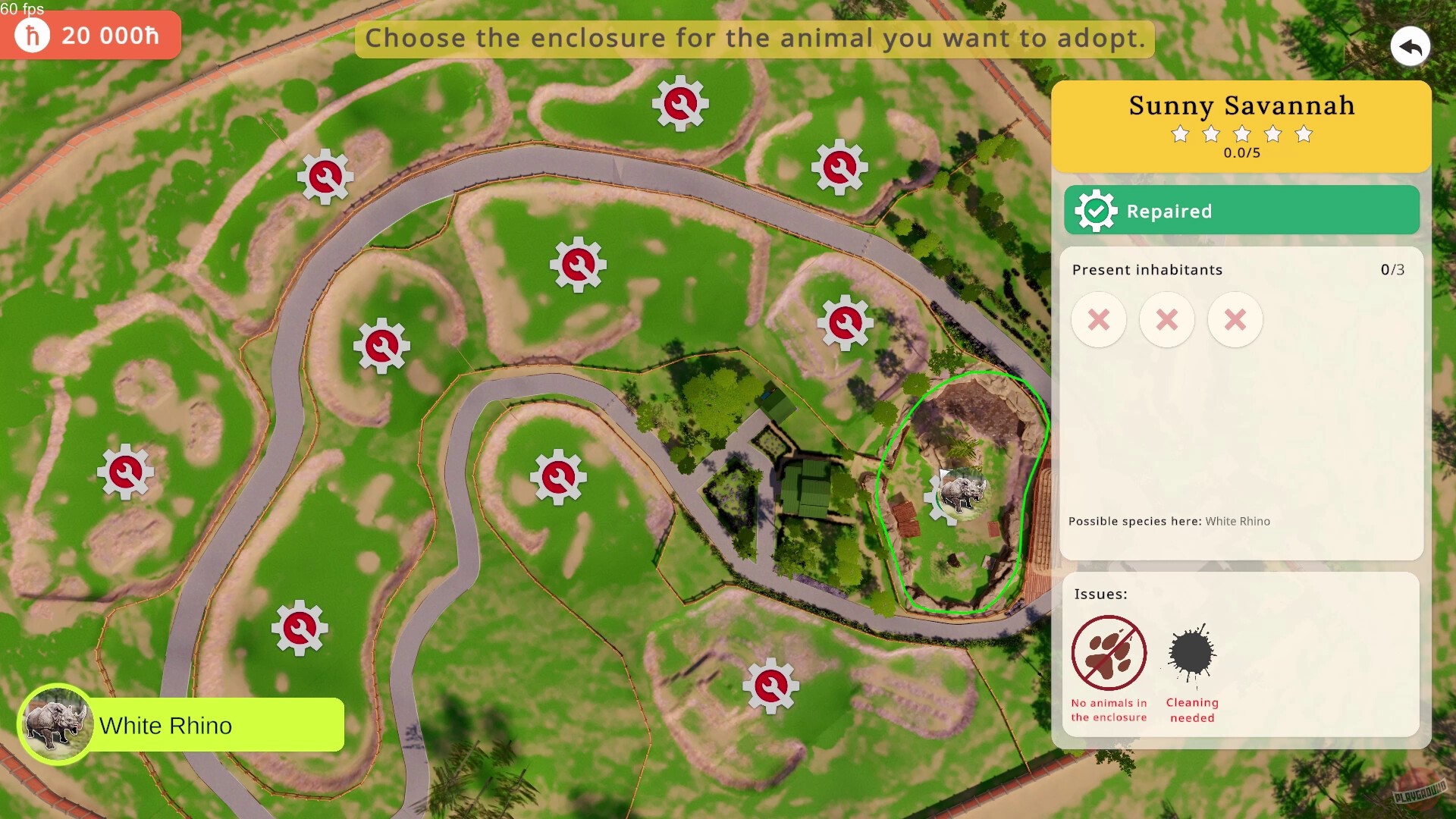1456x819 pixels.
Task: Select the second empty inhabitant slot
Action: click(1167, 320)
